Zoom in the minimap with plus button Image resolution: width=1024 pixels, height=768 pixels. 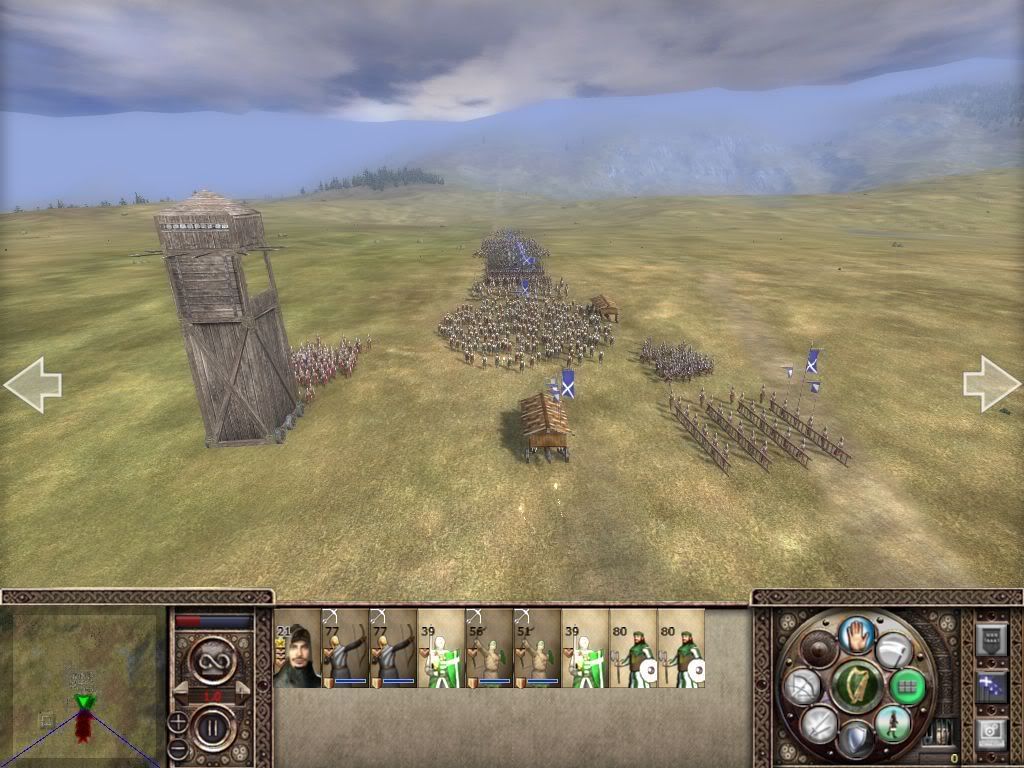[178, 721]
